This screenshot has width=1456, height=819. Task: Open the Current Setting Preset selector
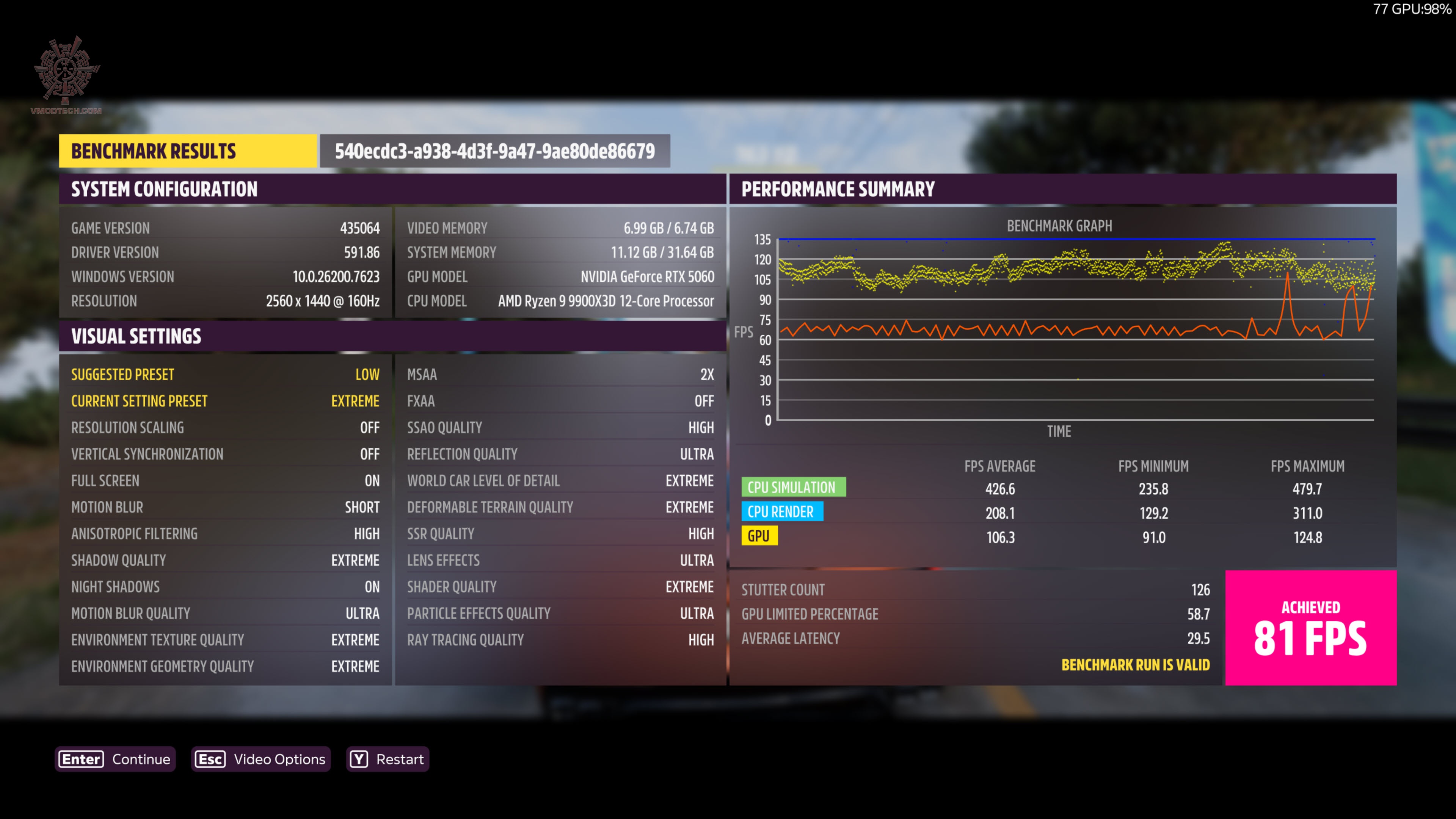tap(226, 401)
